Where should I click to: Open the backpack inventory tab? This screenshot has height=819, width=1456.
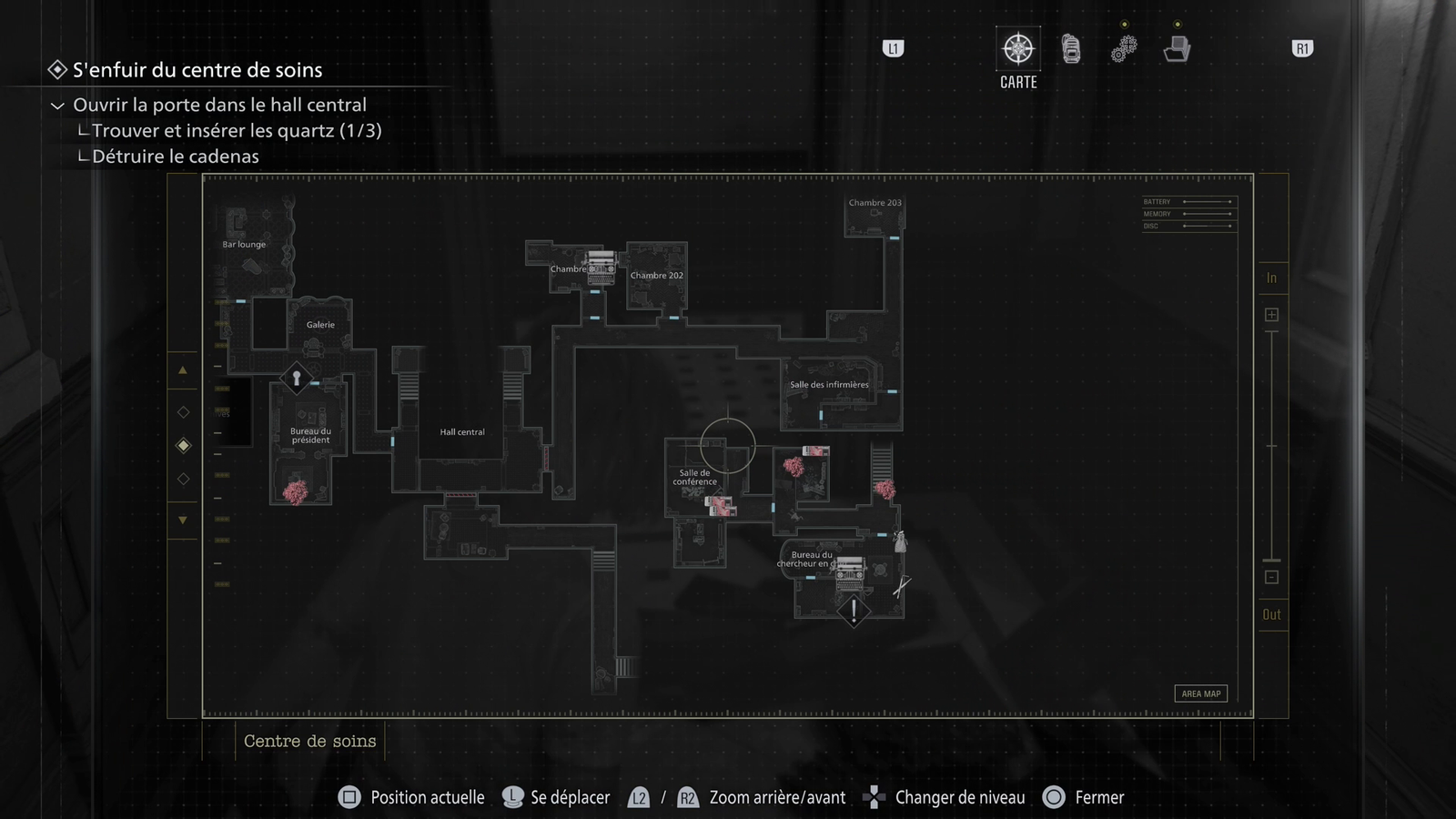coord(1071,49)
